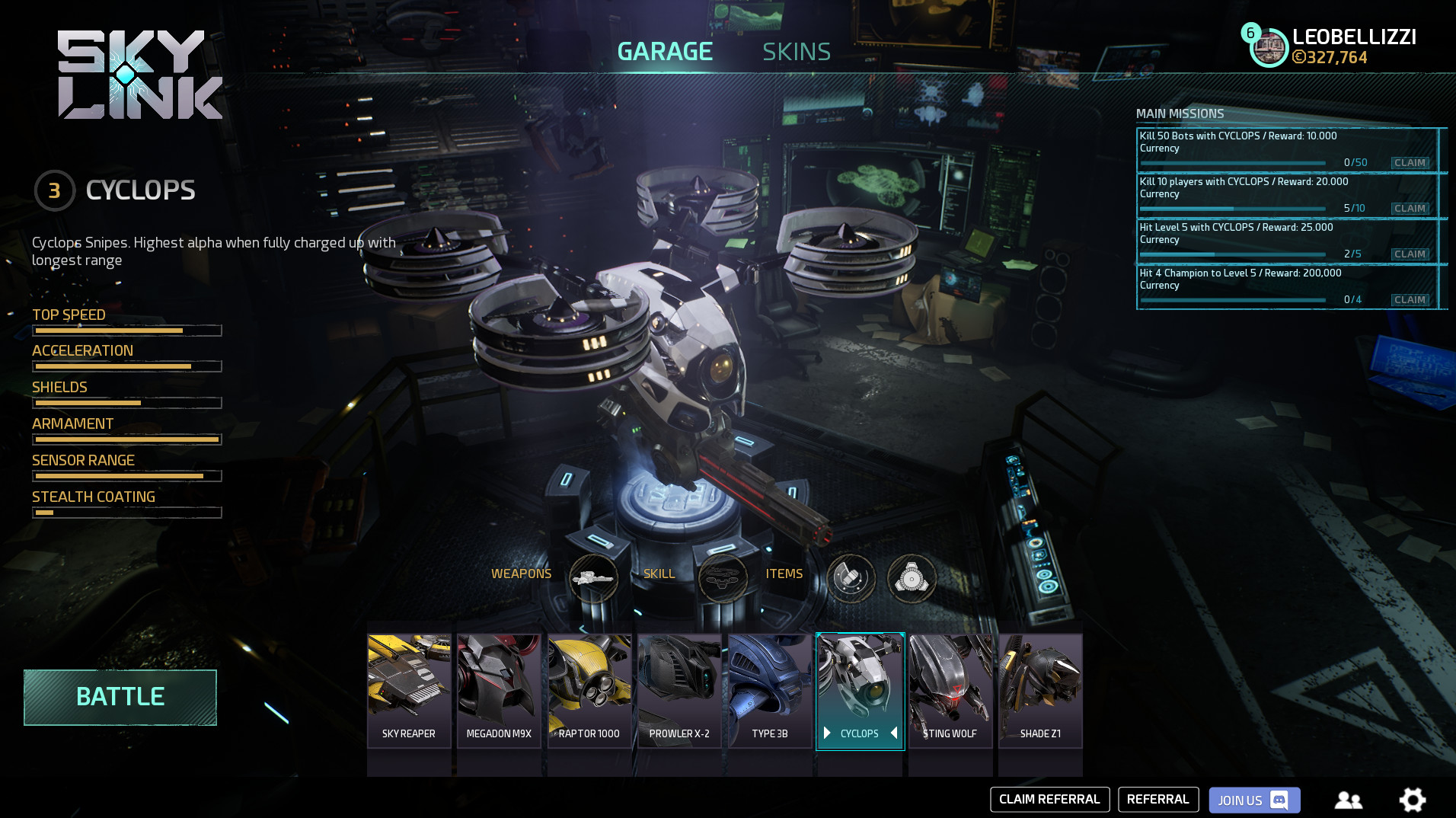The height and width of the screenshot is (818, 1456).
Task: Open the REFERRAL button
Action: (1158, 800)
